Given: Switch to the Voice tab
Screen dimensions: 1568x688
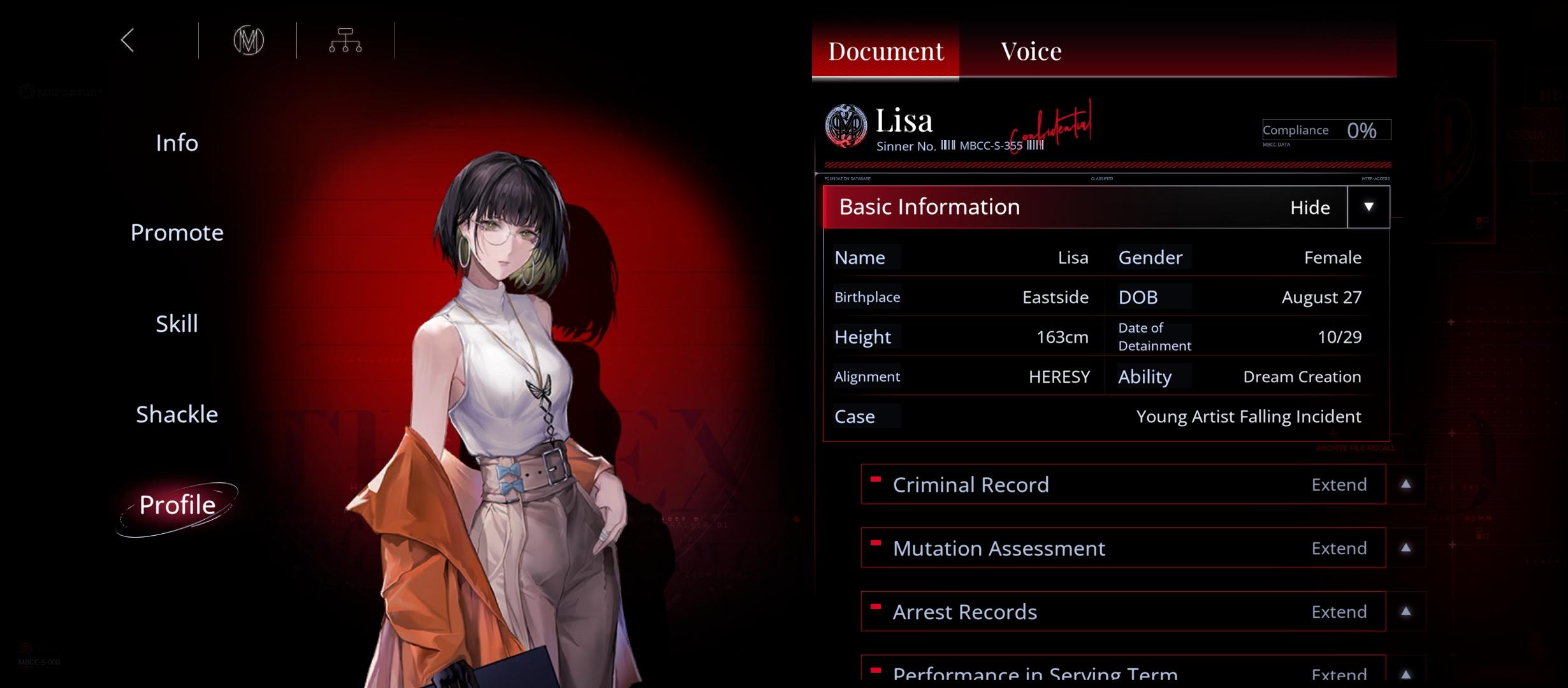Looking at the screenshot, I should [1031, 51].
